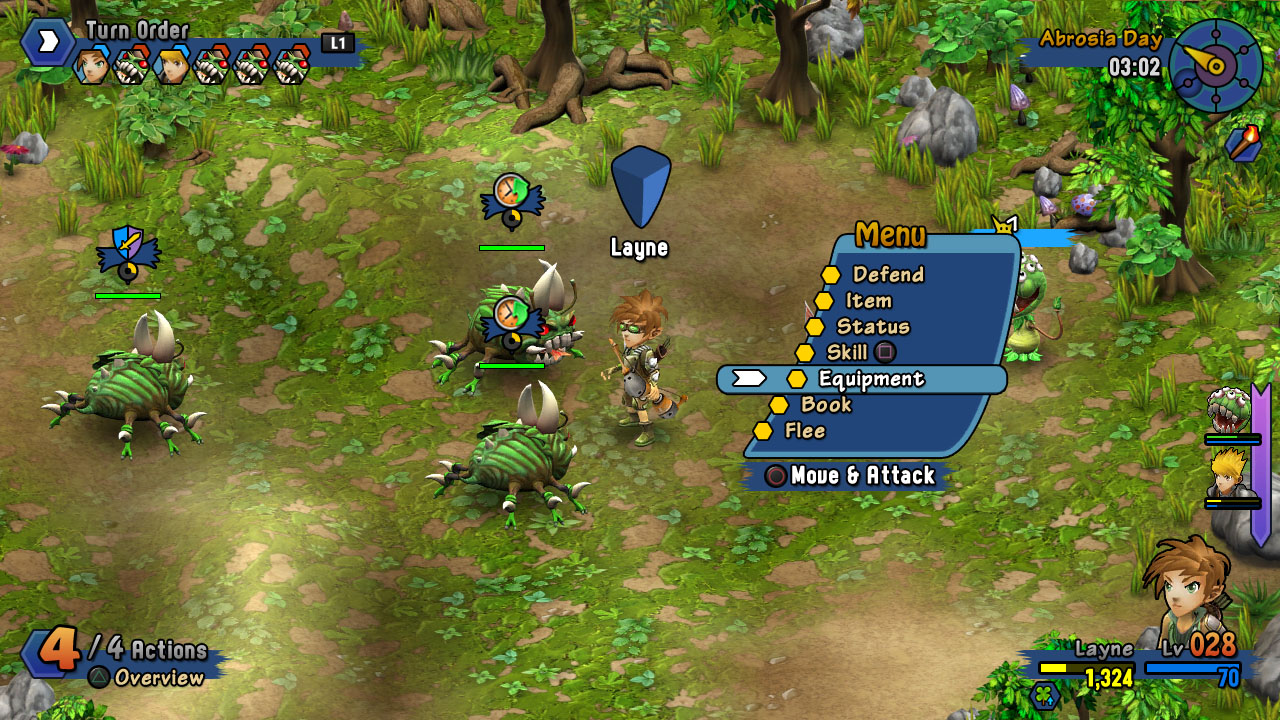Click the Abrosia Day compass clock
Viewport: 1280px width, 720px height.
(x=1215, y=66)
